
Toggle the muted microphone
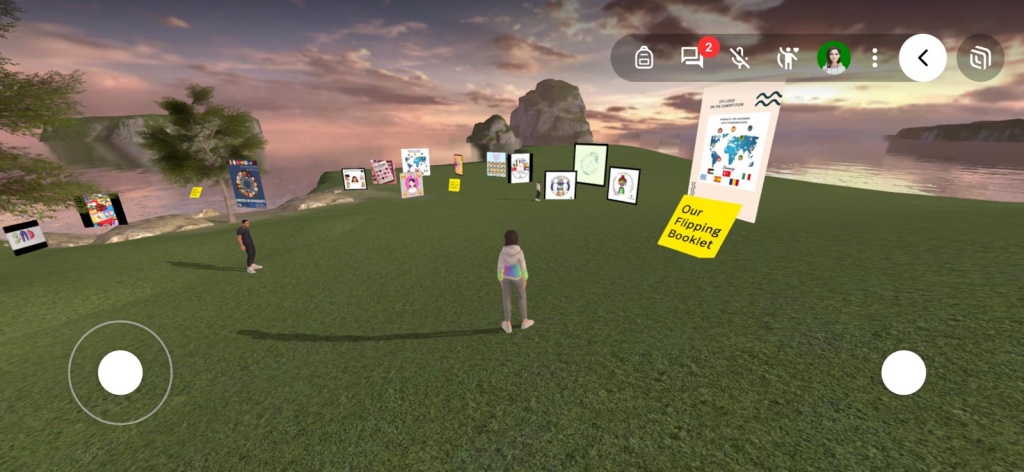click(x=740, y=58)
